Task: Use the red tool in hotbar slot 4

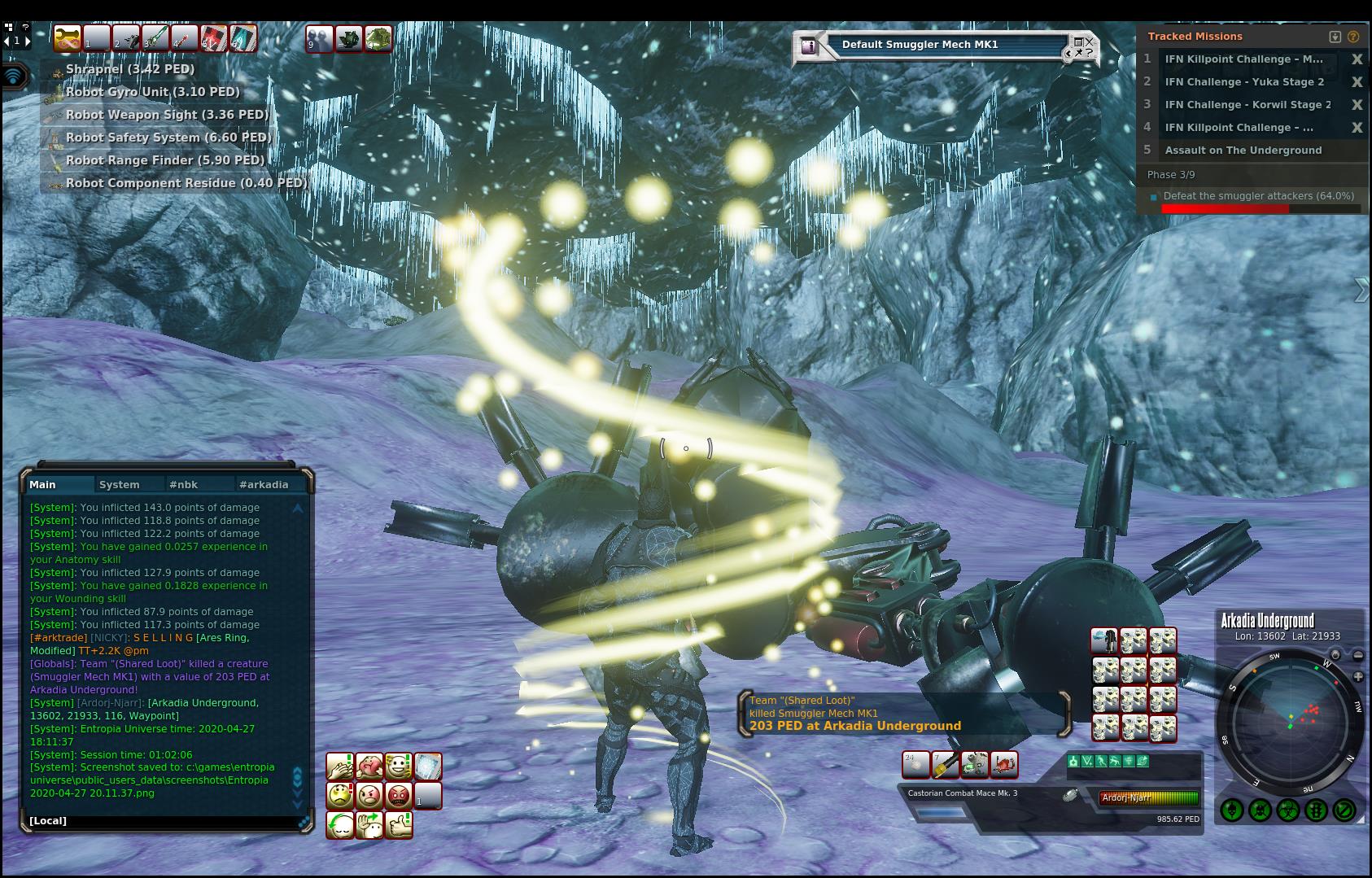Action: 185,38
